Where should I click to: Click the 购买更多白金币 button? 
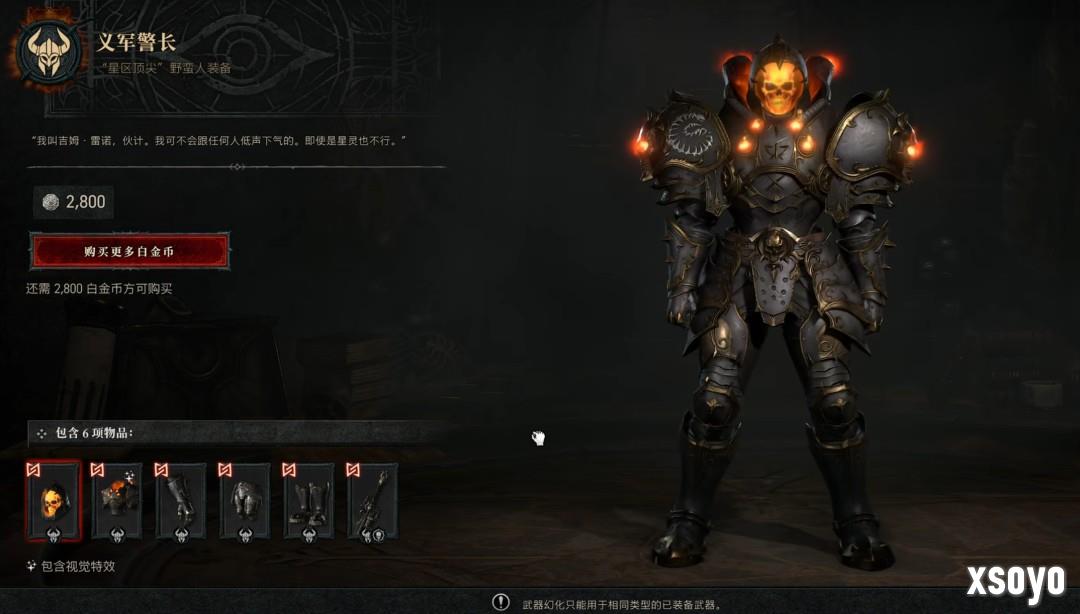tap(130, 251)
